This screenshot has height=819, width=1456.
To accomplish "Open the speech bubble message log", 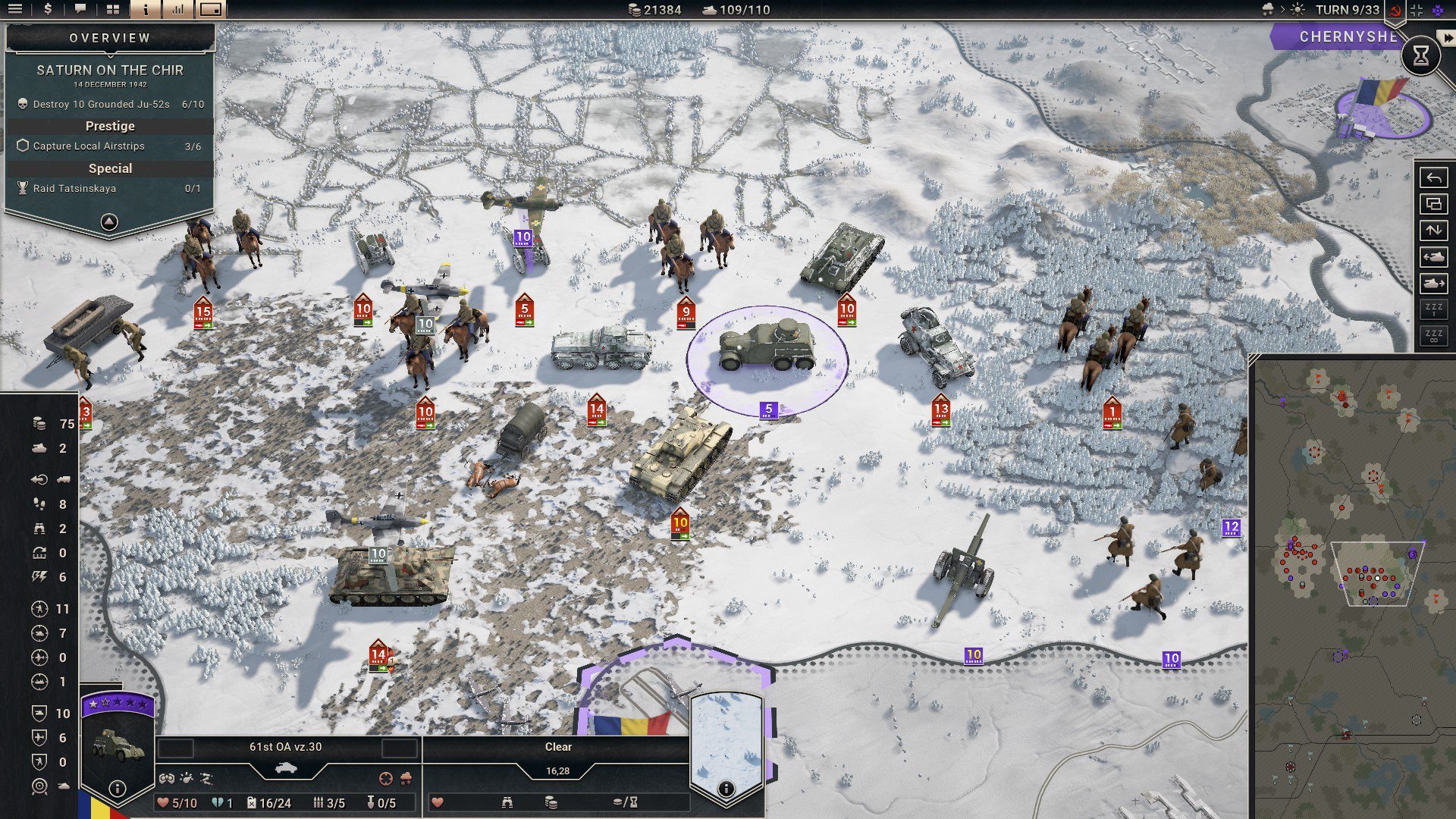I will (80, 10).
